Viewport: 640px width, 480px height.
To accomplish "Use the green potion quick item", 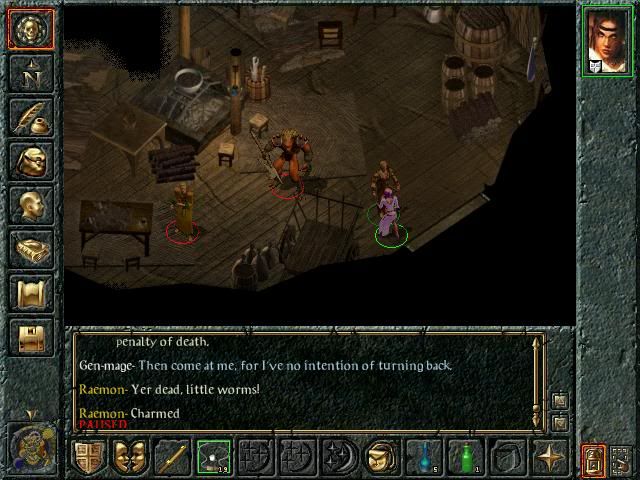I will pos(465,458).
